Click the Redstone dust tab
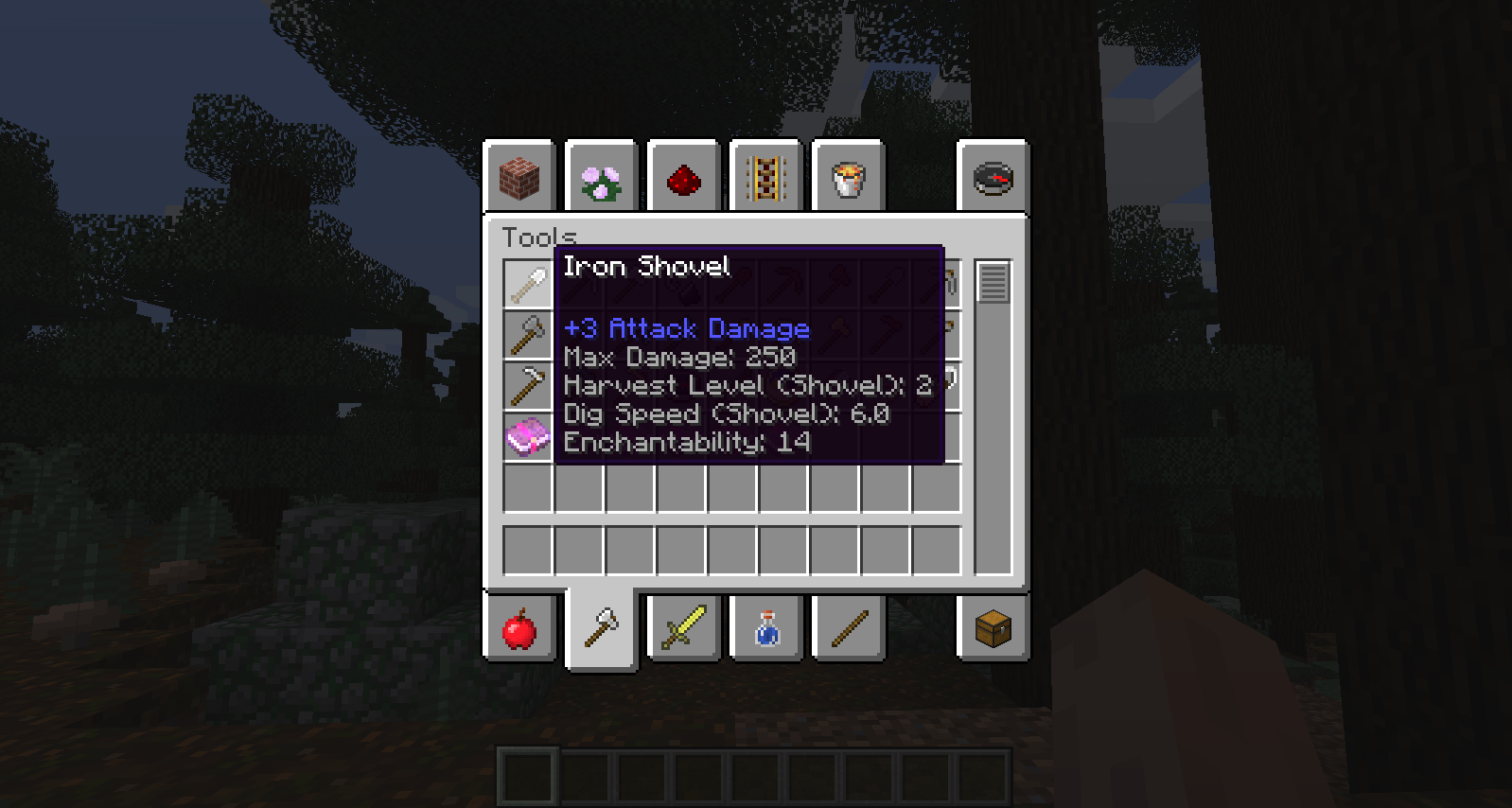The width and height of the screenshot is (1512, 808). 683,177
